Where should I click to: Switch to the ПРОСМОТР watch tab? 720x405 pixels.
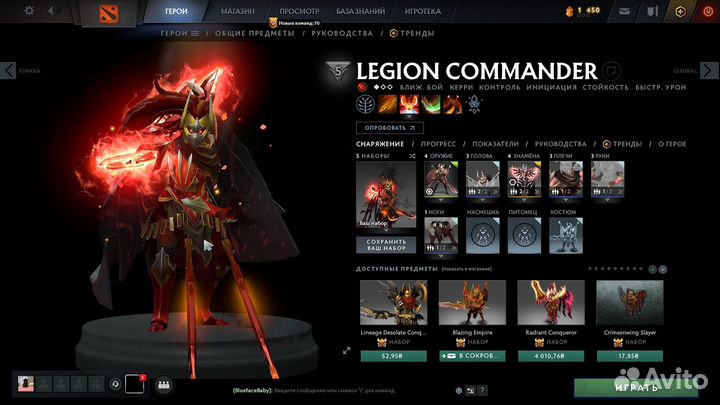(299, 10)
